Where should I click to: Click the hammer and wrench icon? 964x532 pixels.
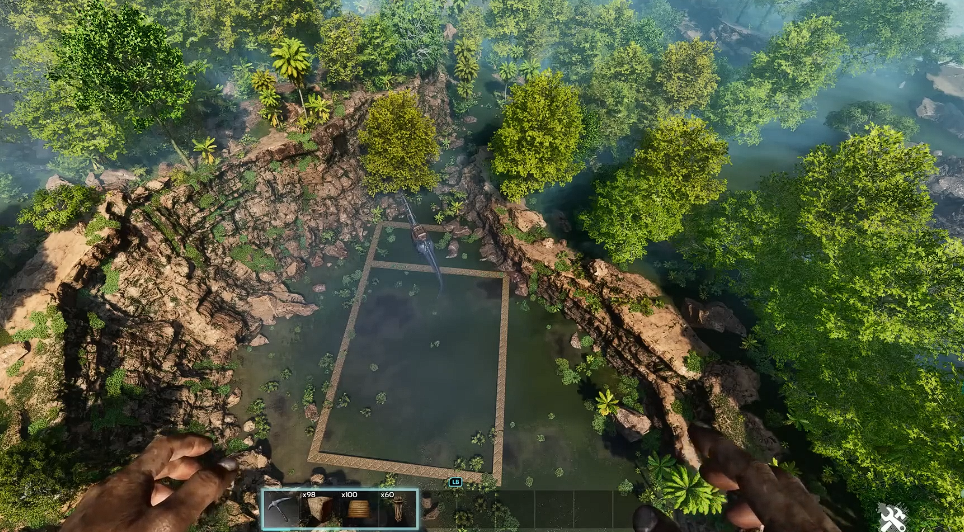click(892, 516)
